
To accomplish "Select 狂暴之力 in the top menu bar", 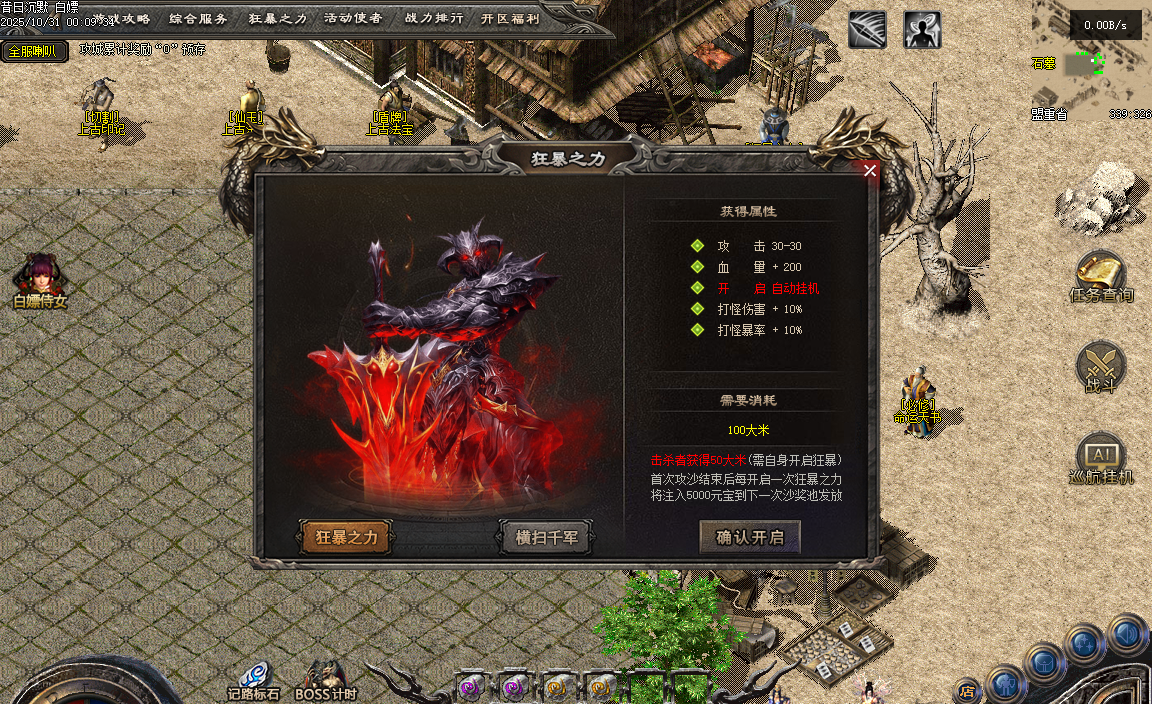I will [277, 18].
